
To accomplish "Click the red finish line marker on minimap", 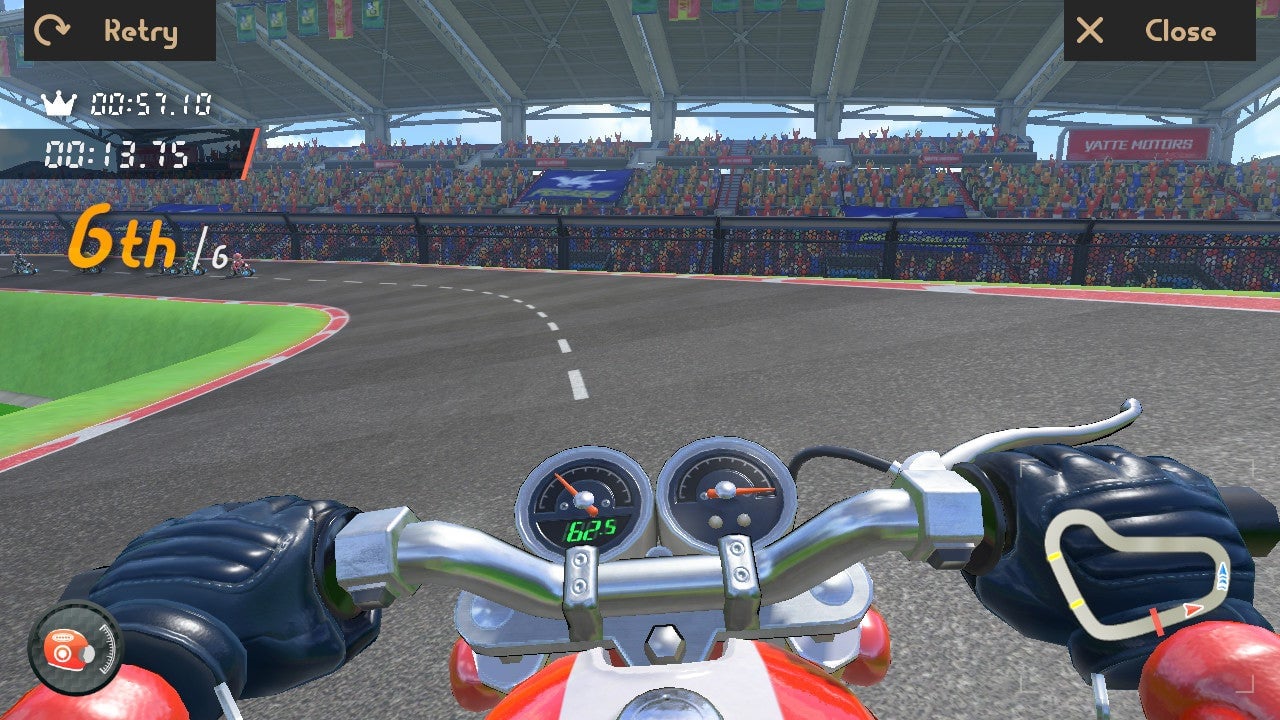I will [x=1156, y=622].
